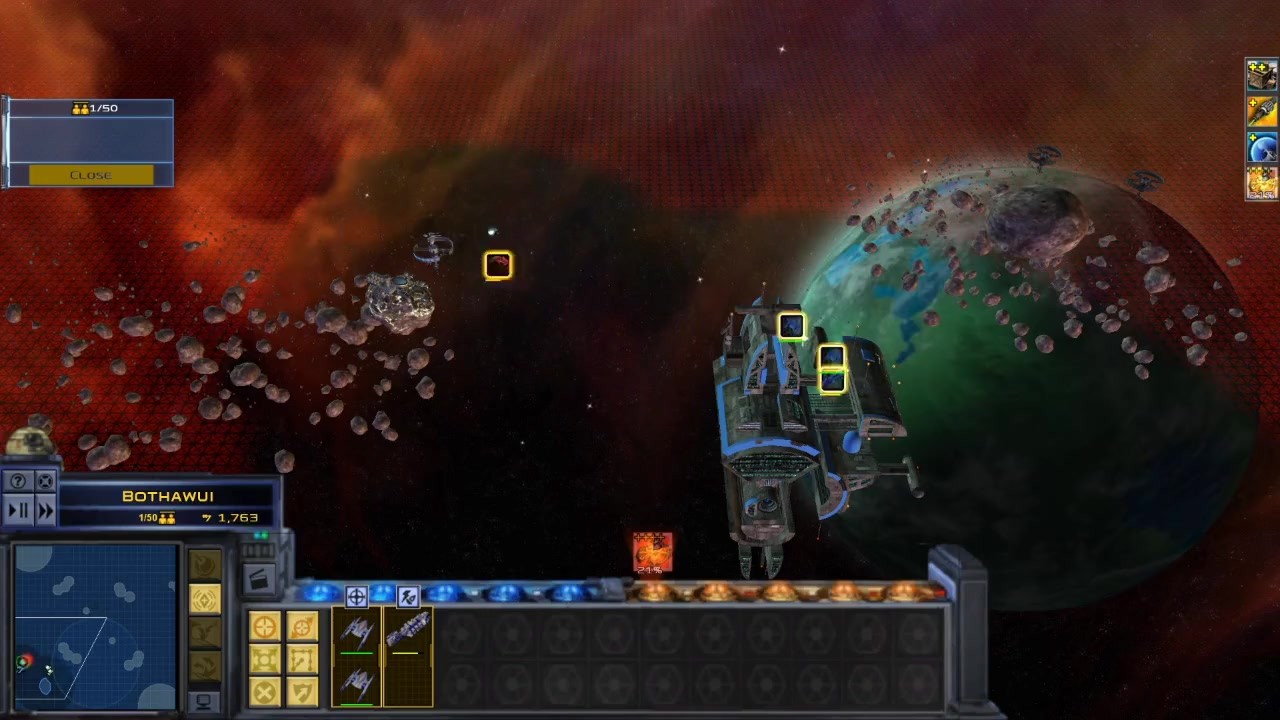Activate the lit radar pulse ability button
Viewport: 1280px width, 720px height.
[205, 600]
